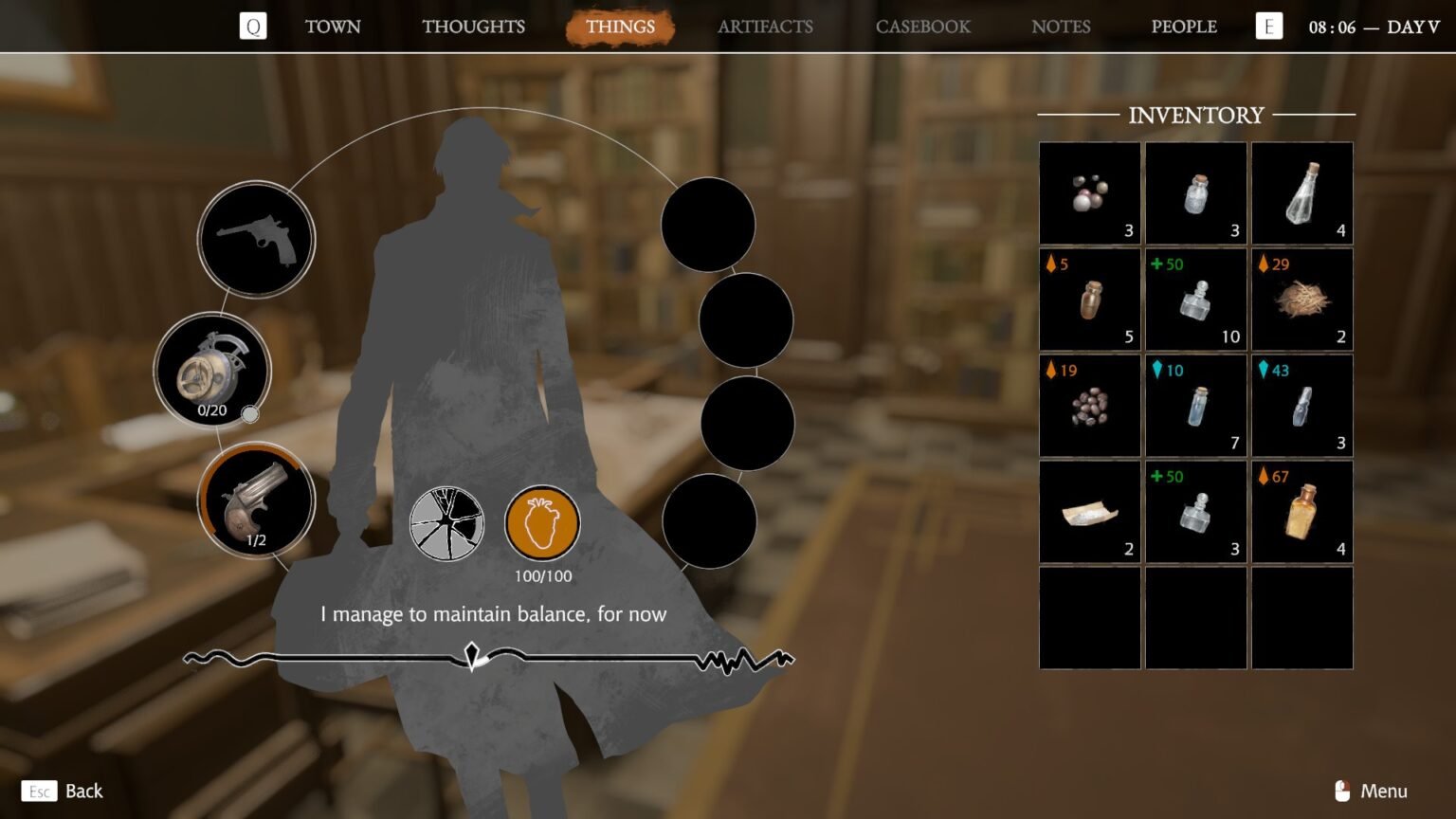Click the bullets inventory slot marked 19
Screen dimensions: 1456x819
coord(1088,406)
